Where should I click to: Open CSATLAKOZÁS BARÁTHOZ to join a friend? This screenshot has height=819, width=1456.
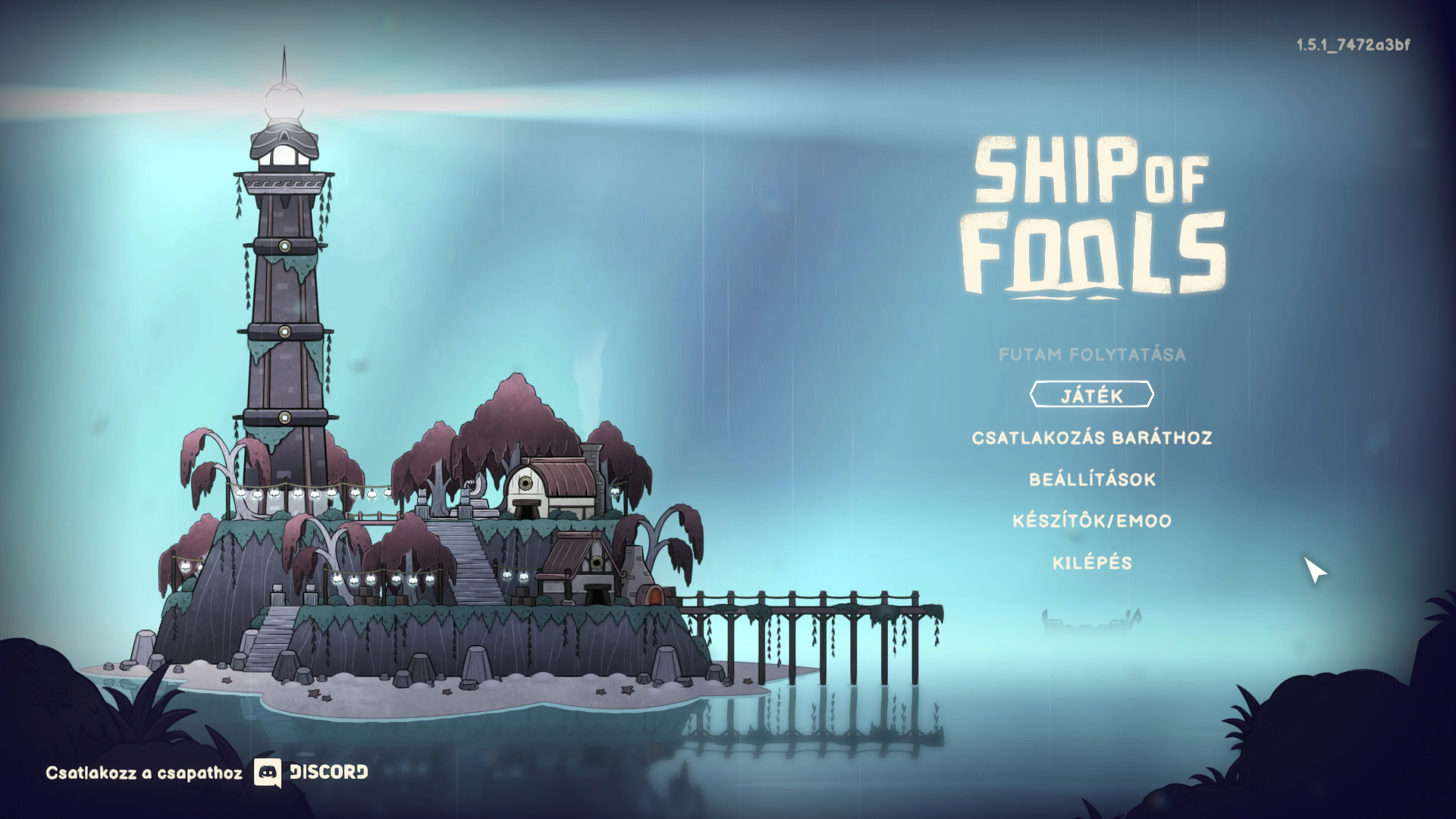pos(1091,438)
